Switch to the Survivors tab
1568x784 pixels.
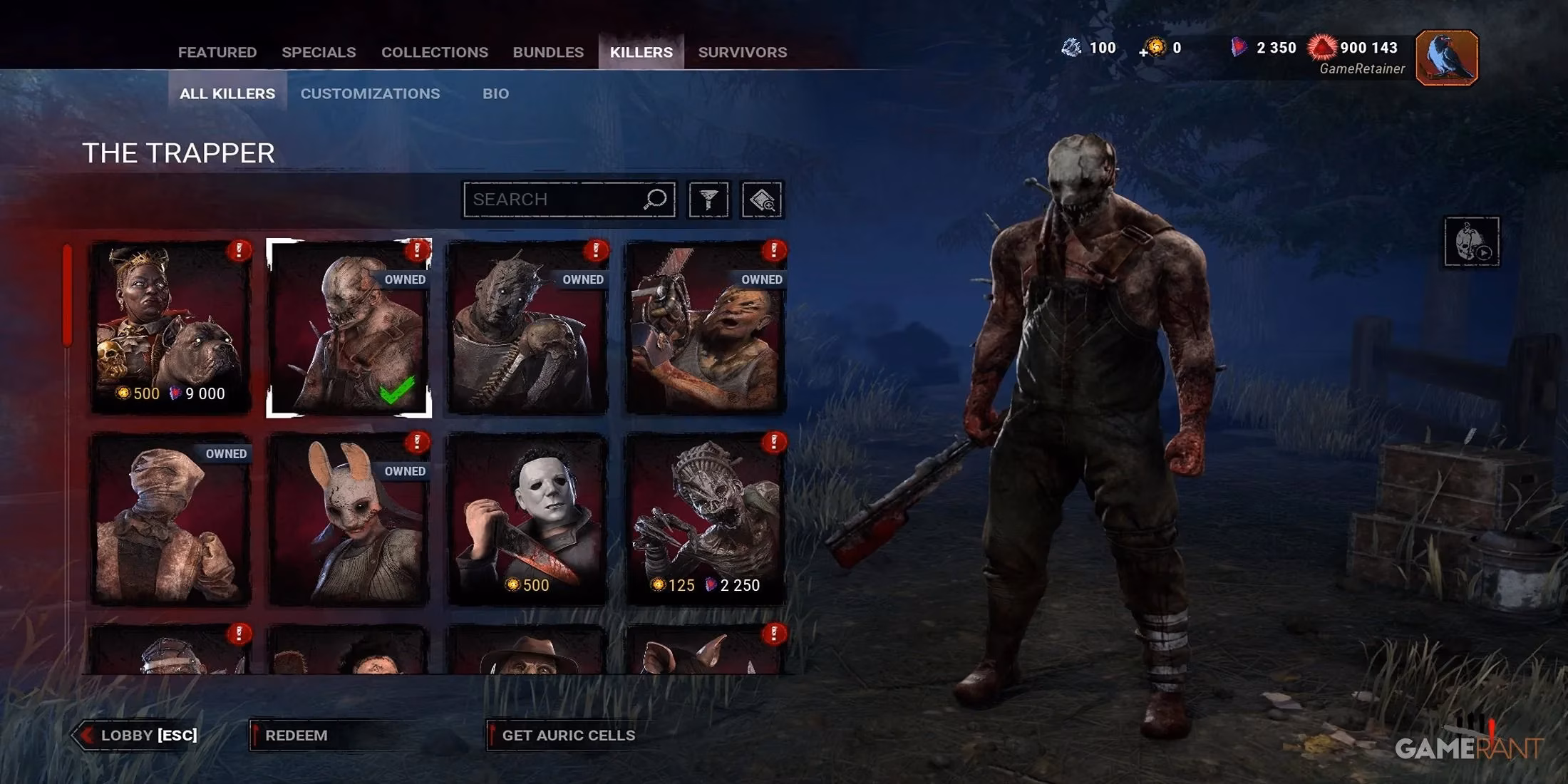(x=742, y=51)
